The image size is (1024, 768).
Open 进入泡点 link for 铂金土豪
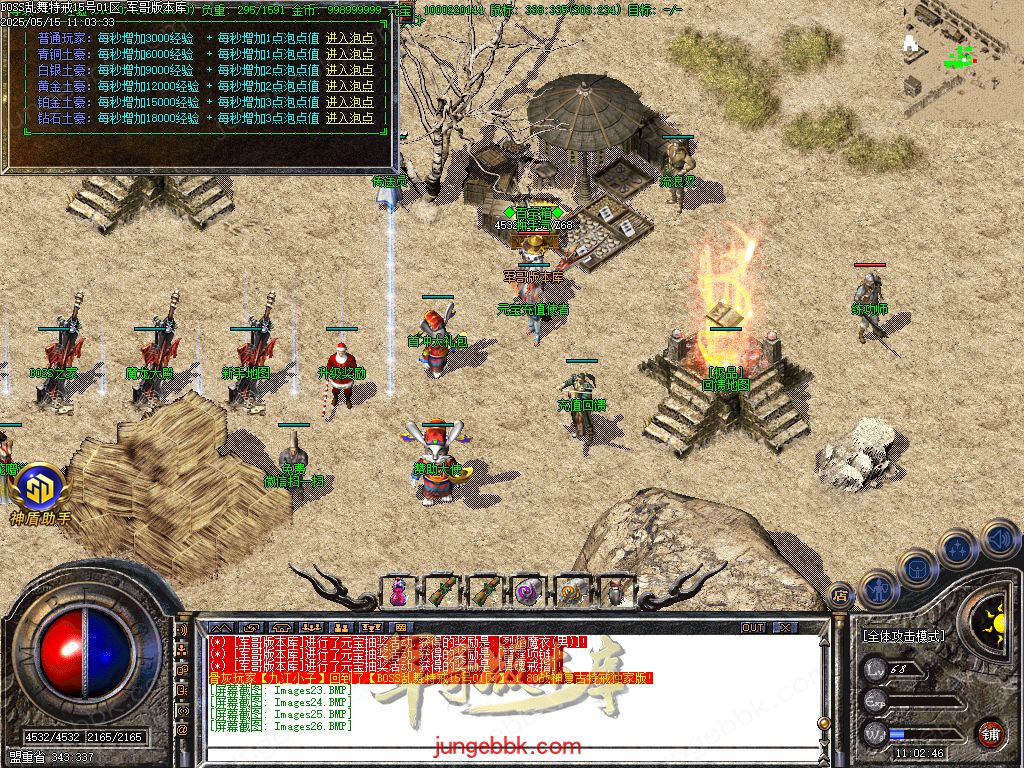(x=349, y=102)
